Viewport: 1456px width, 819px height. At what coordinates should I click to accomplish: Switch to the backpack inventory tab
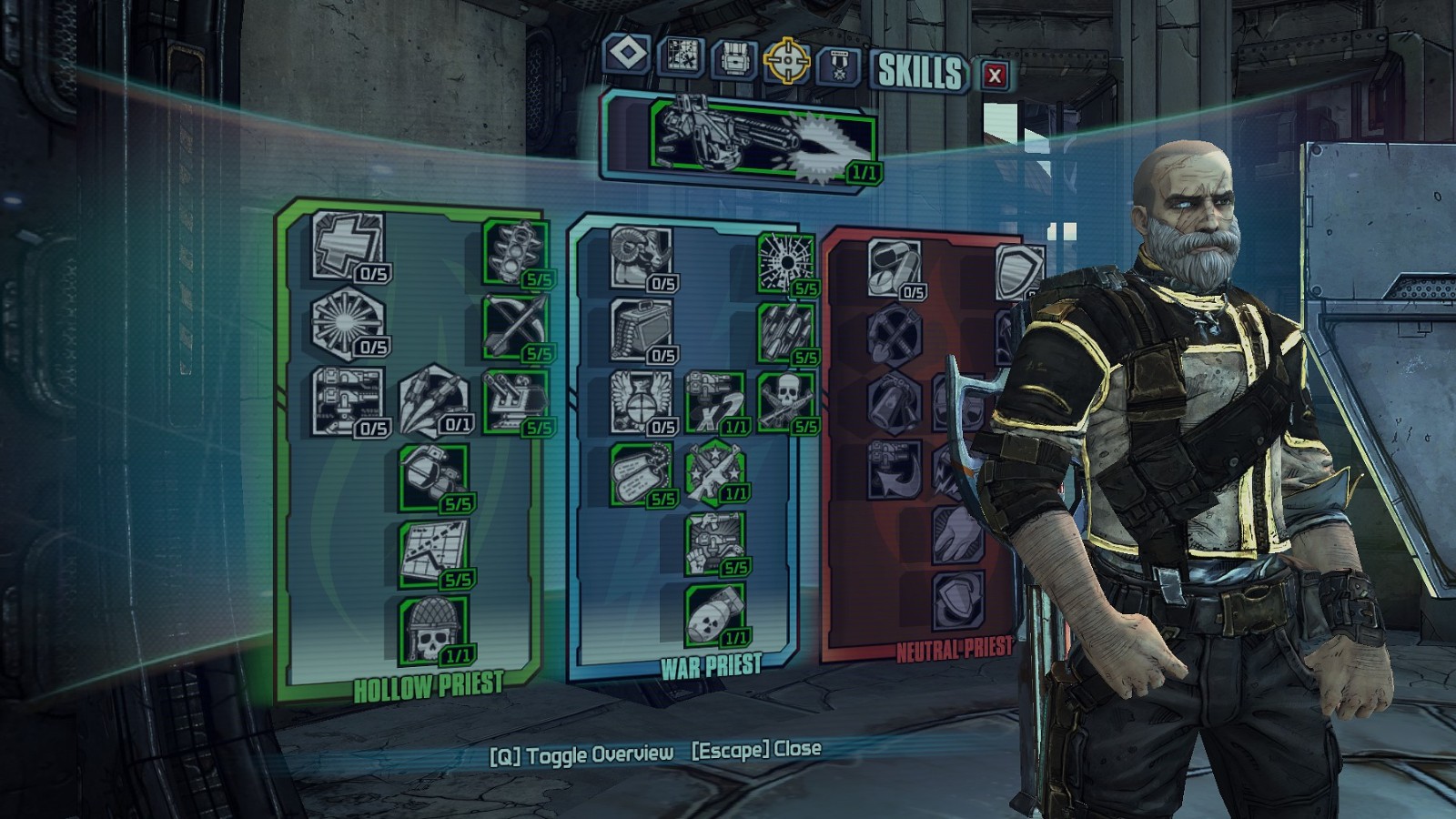tap(733, 59)
